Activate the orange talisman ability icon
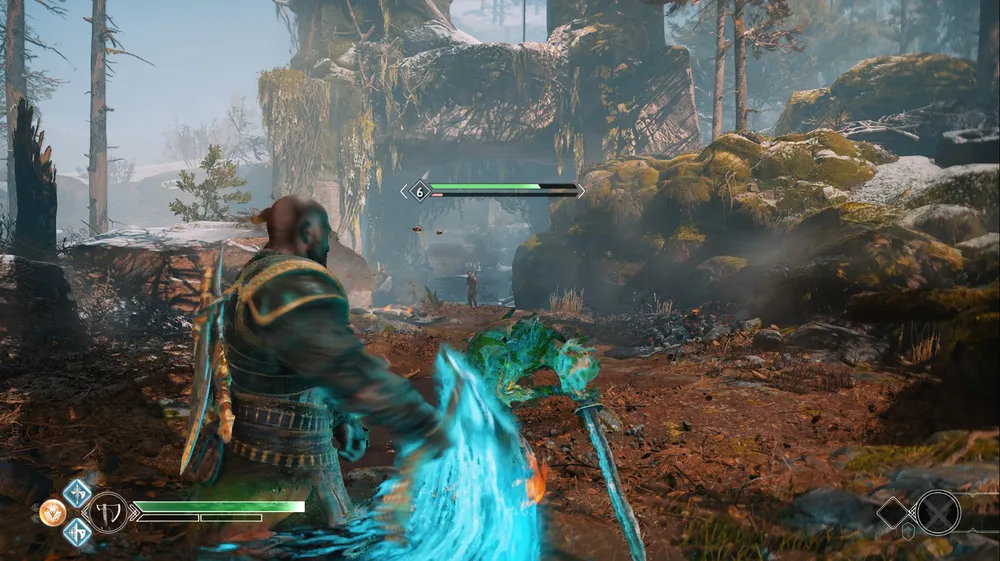Viewport: 1000px width, 561px height. click(53, 513)
